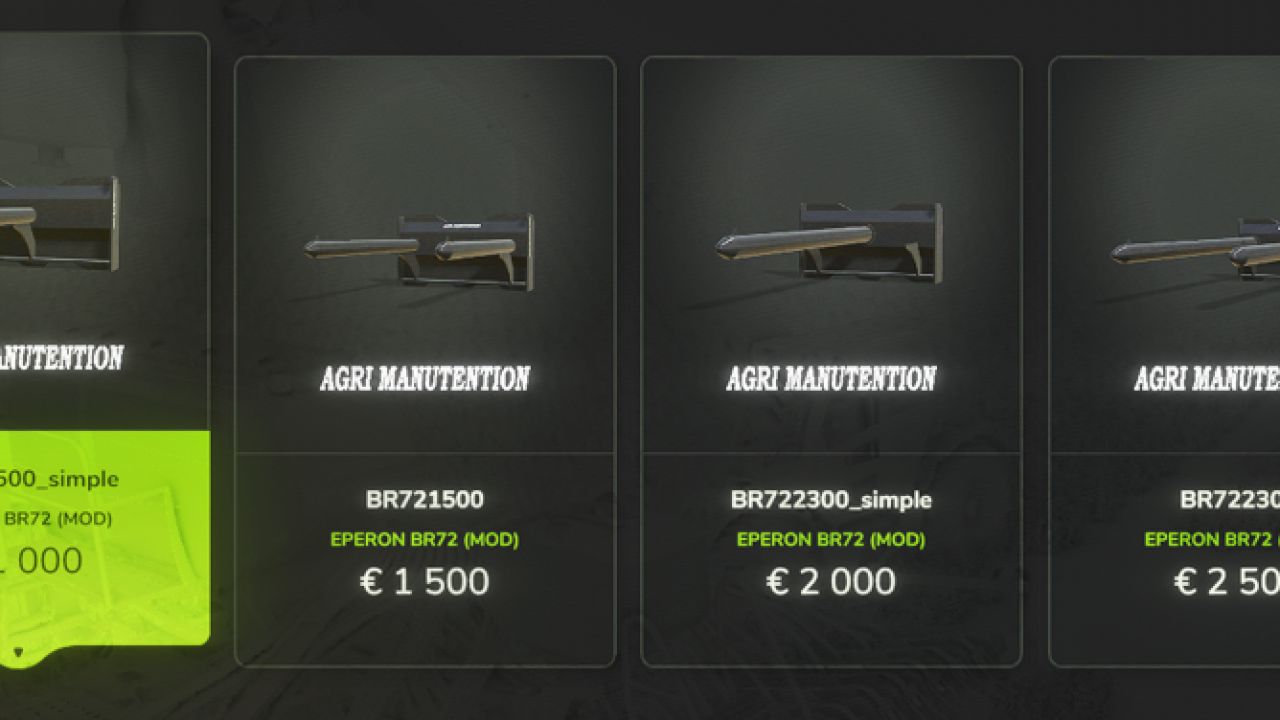Click the EPERON BR72 (MOD) label under BR721500
This screenshot has height=720, width=1280.
pyautogui.click(x=424, y=539)
